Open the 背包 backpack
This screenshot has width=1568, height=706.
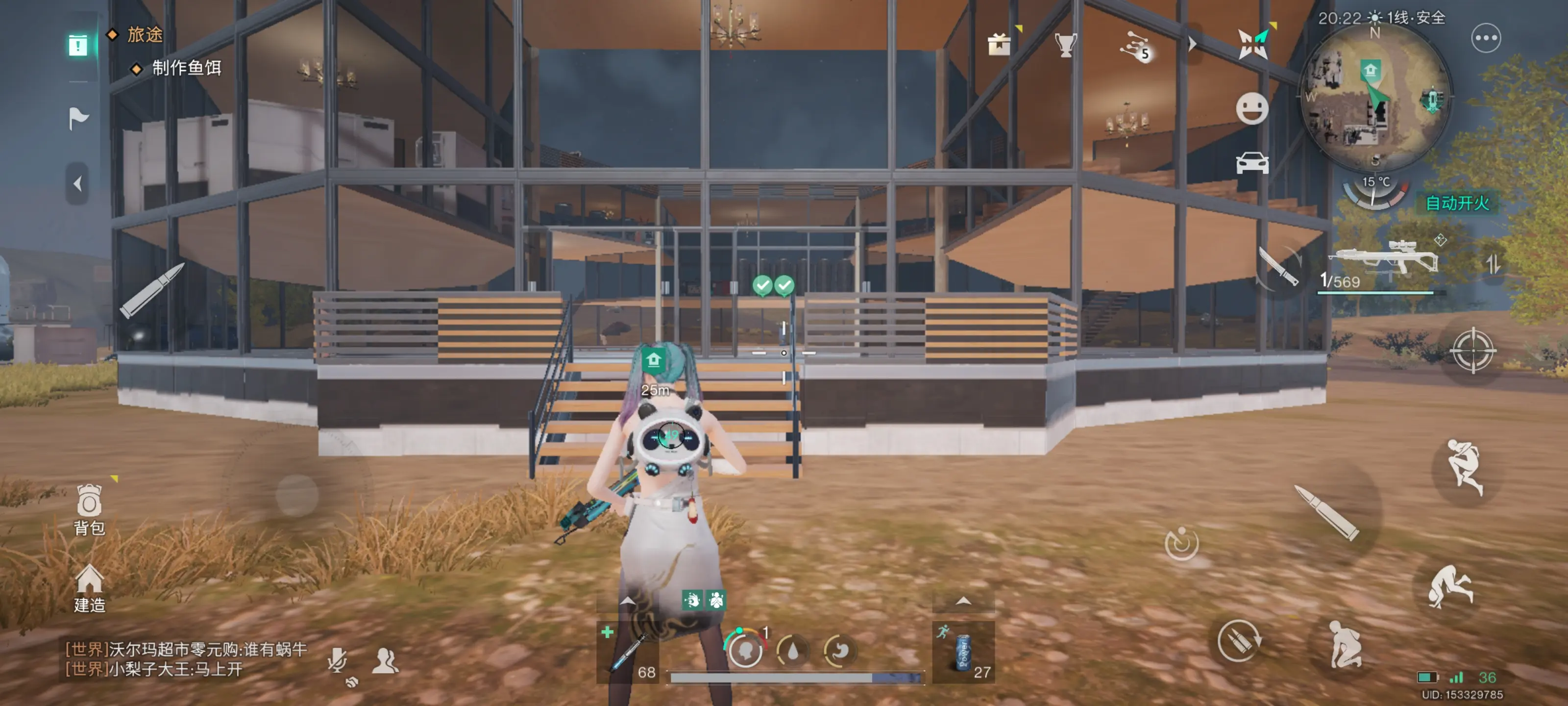pyautogui.click(x=89, y=508)
